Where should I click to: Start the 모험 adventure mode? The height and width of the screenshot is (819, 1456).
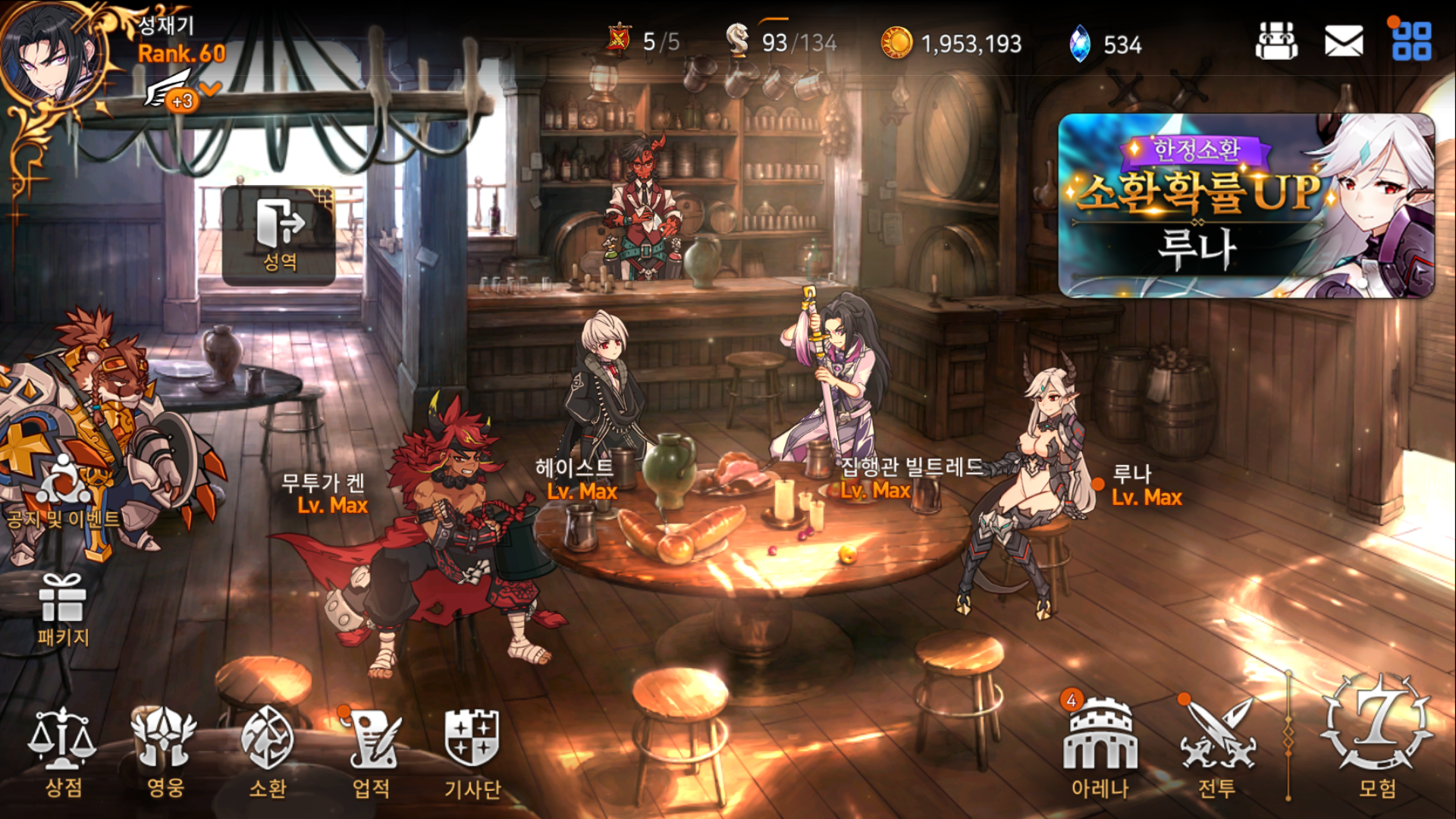1376,739
